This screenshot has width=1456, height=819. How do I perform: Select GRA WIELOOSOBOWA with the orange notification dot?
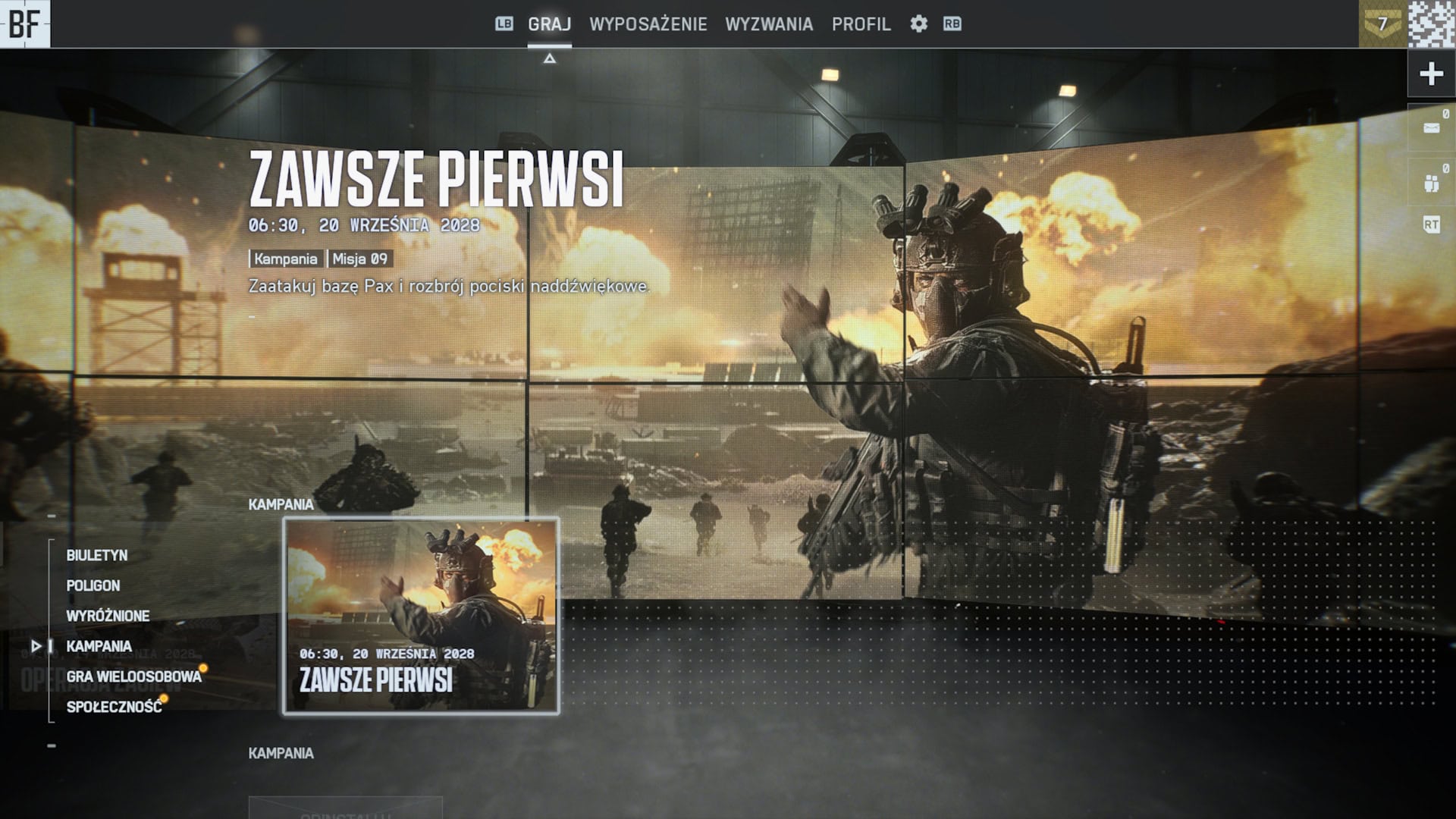(133, 676)
